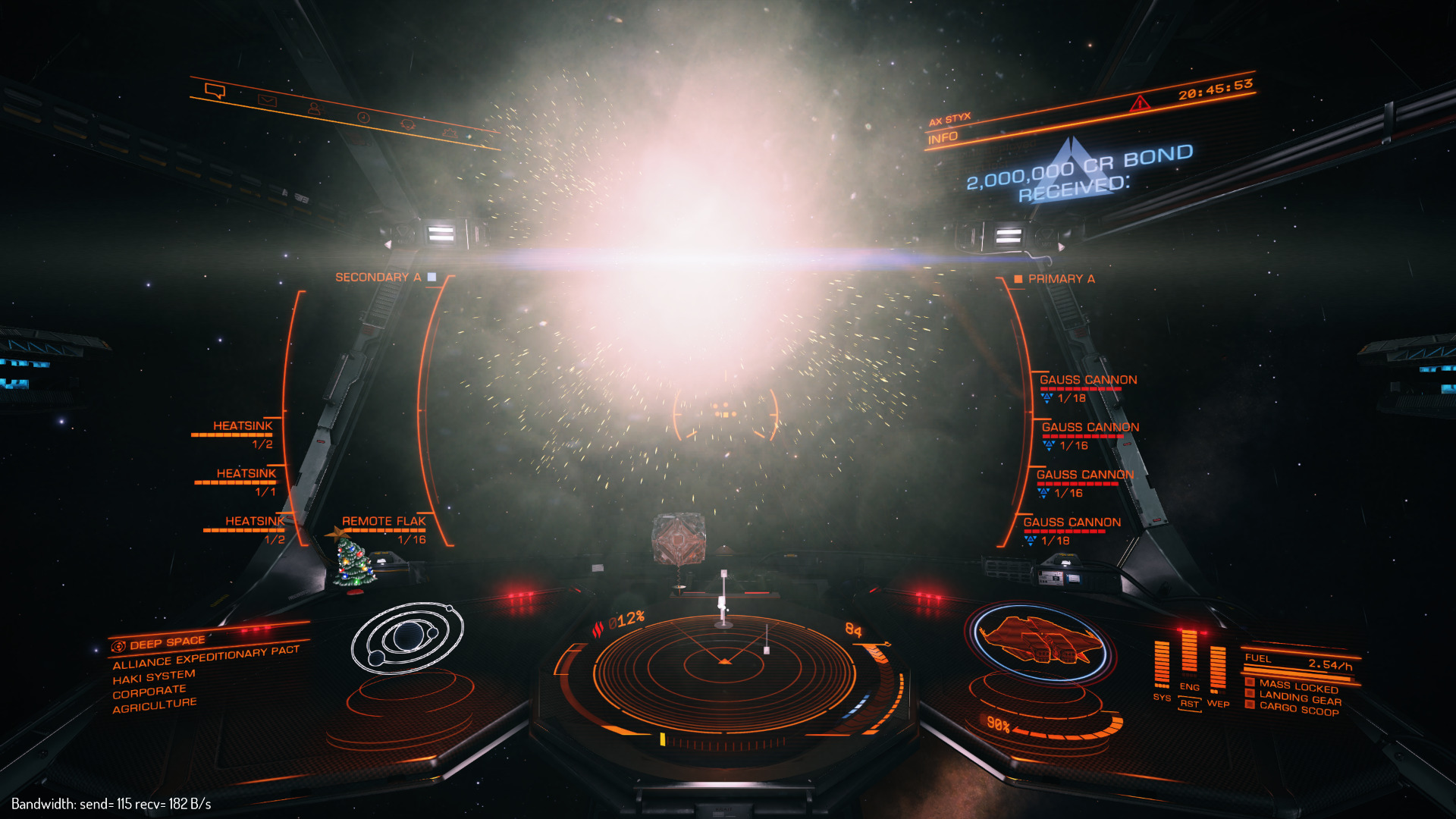Viewport: 1456px width, 819px height.
Task: Click the ship hologram display
Action: pyautogui.click(x=1040, y=641)
